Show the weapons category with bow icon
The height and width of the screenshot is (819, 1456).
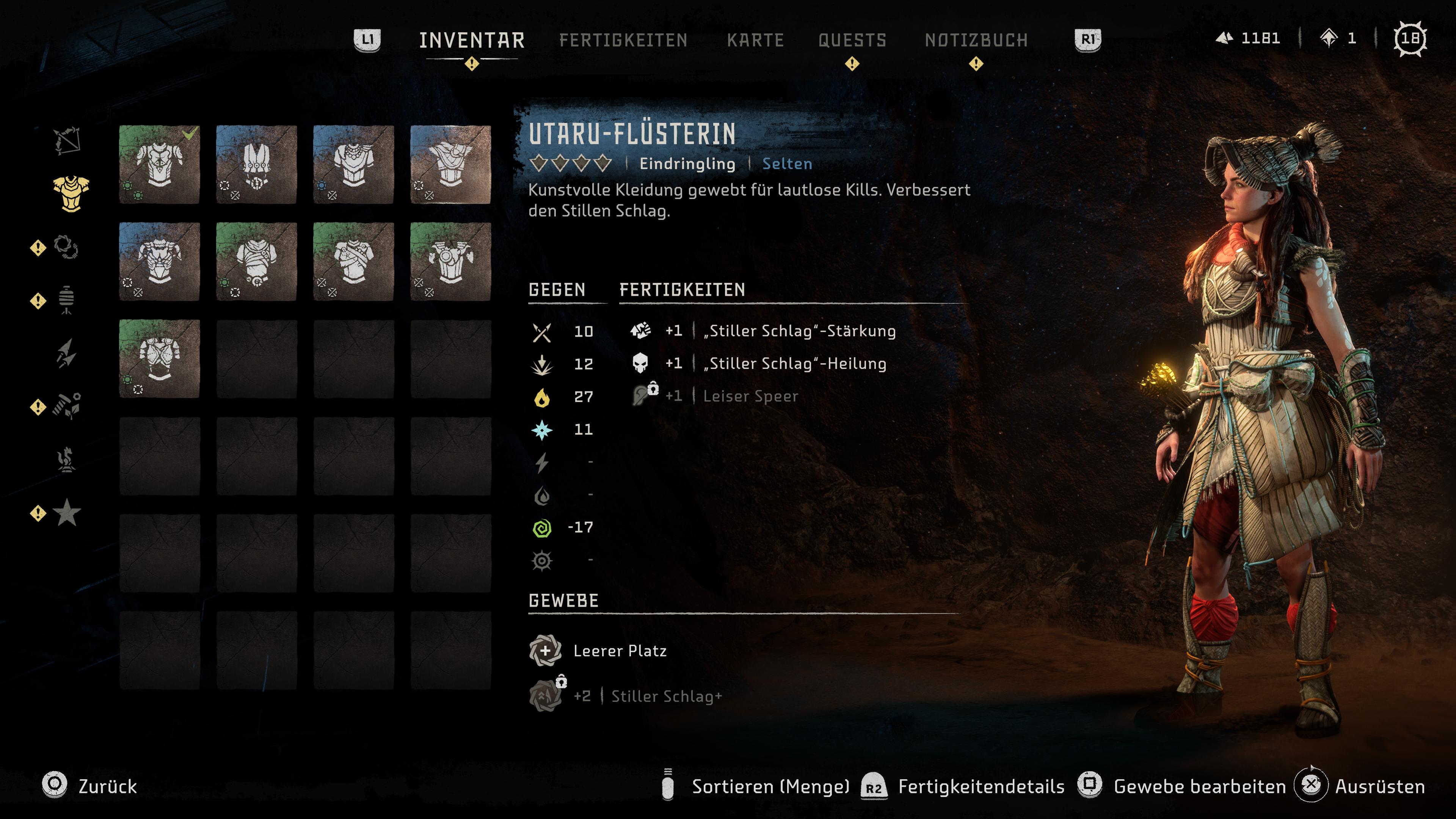[x=67, y=140]
